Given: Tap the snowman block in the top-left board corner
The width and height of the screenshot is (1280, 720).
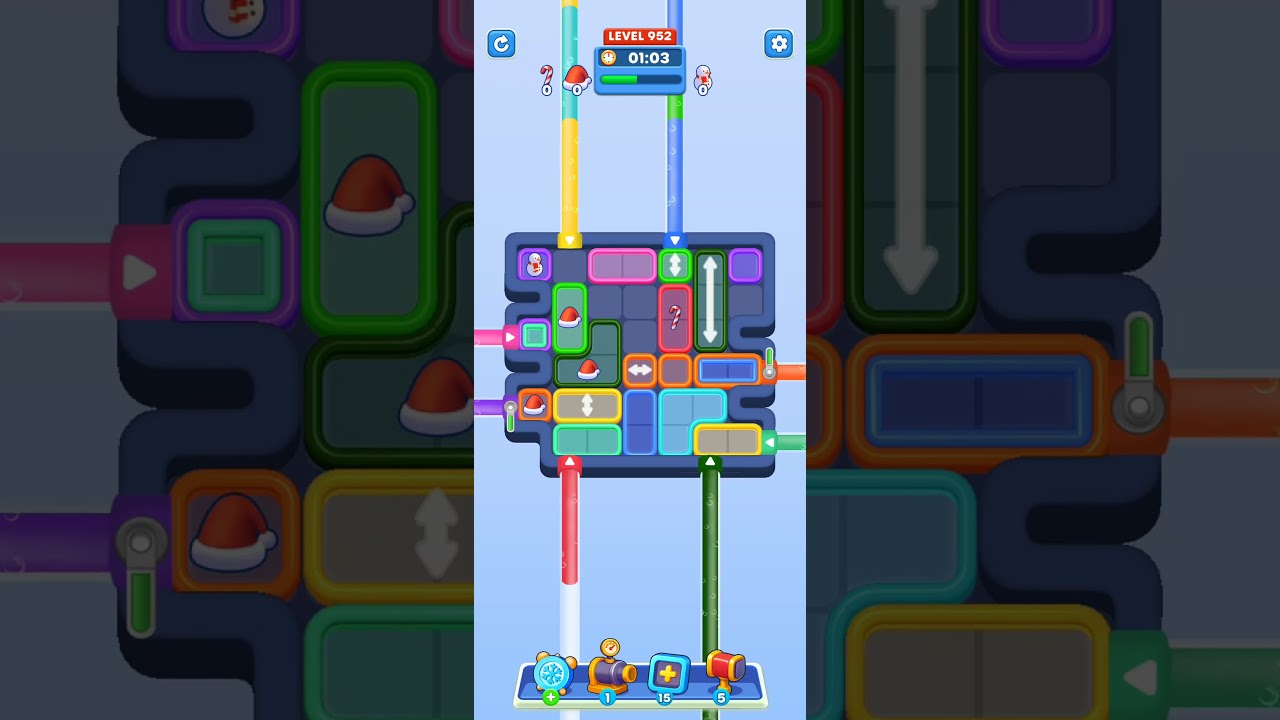Looking at the screenshot, I should coord(535,264).
